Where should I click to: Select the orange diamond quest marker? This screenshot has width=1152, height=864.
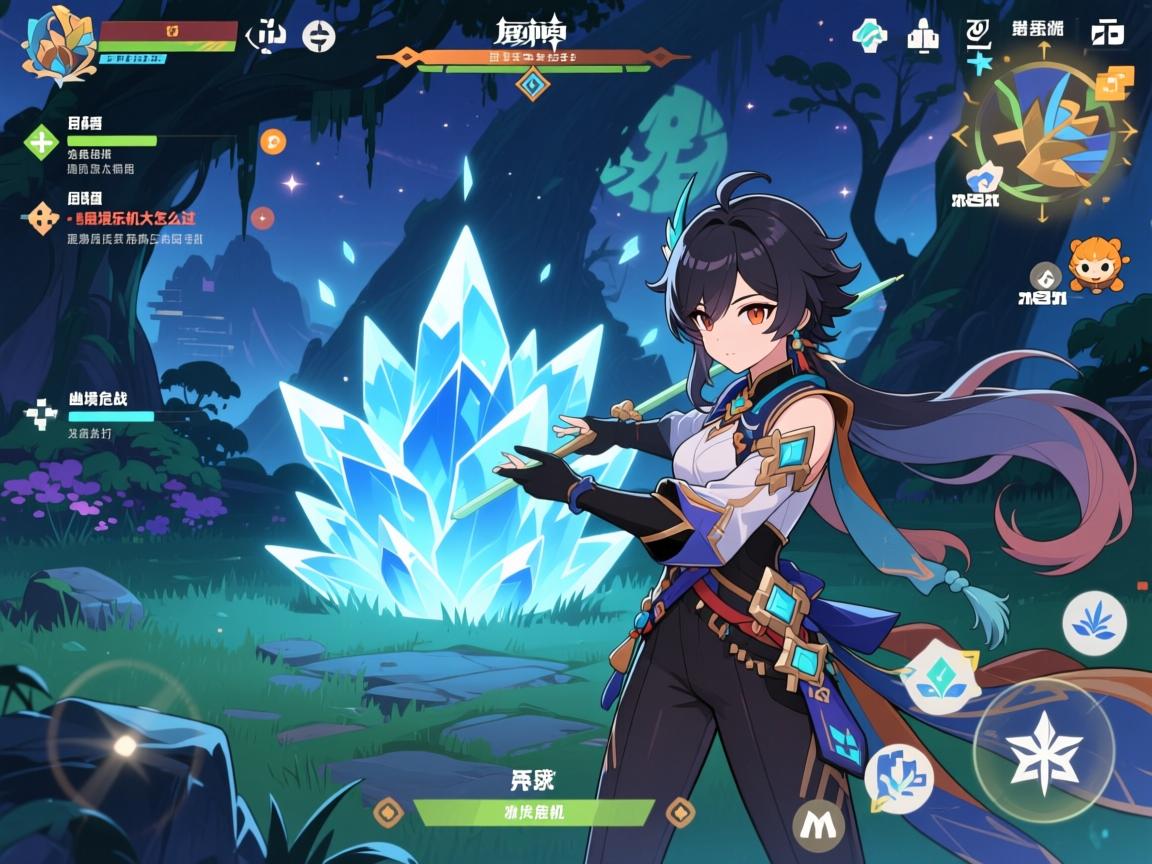(x=41, y=216)
